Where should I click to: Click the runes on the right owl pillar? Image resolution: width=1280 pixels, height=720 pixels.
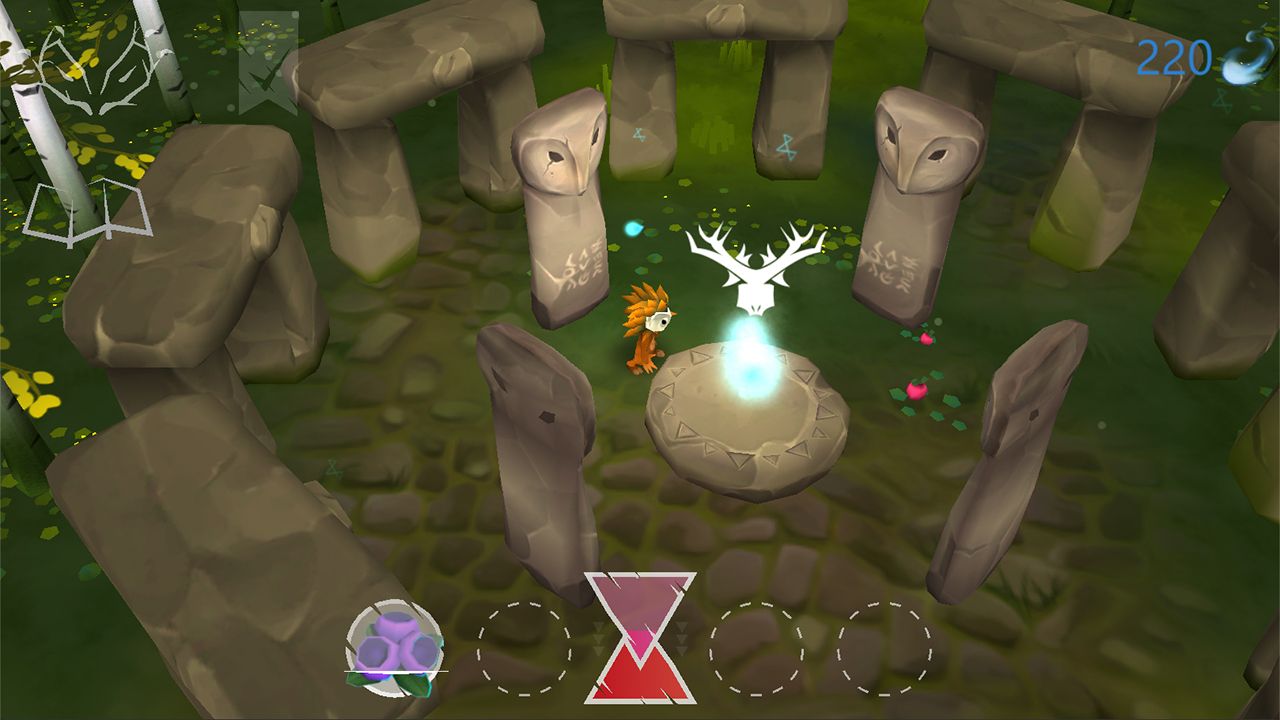(x=890, y=265)
